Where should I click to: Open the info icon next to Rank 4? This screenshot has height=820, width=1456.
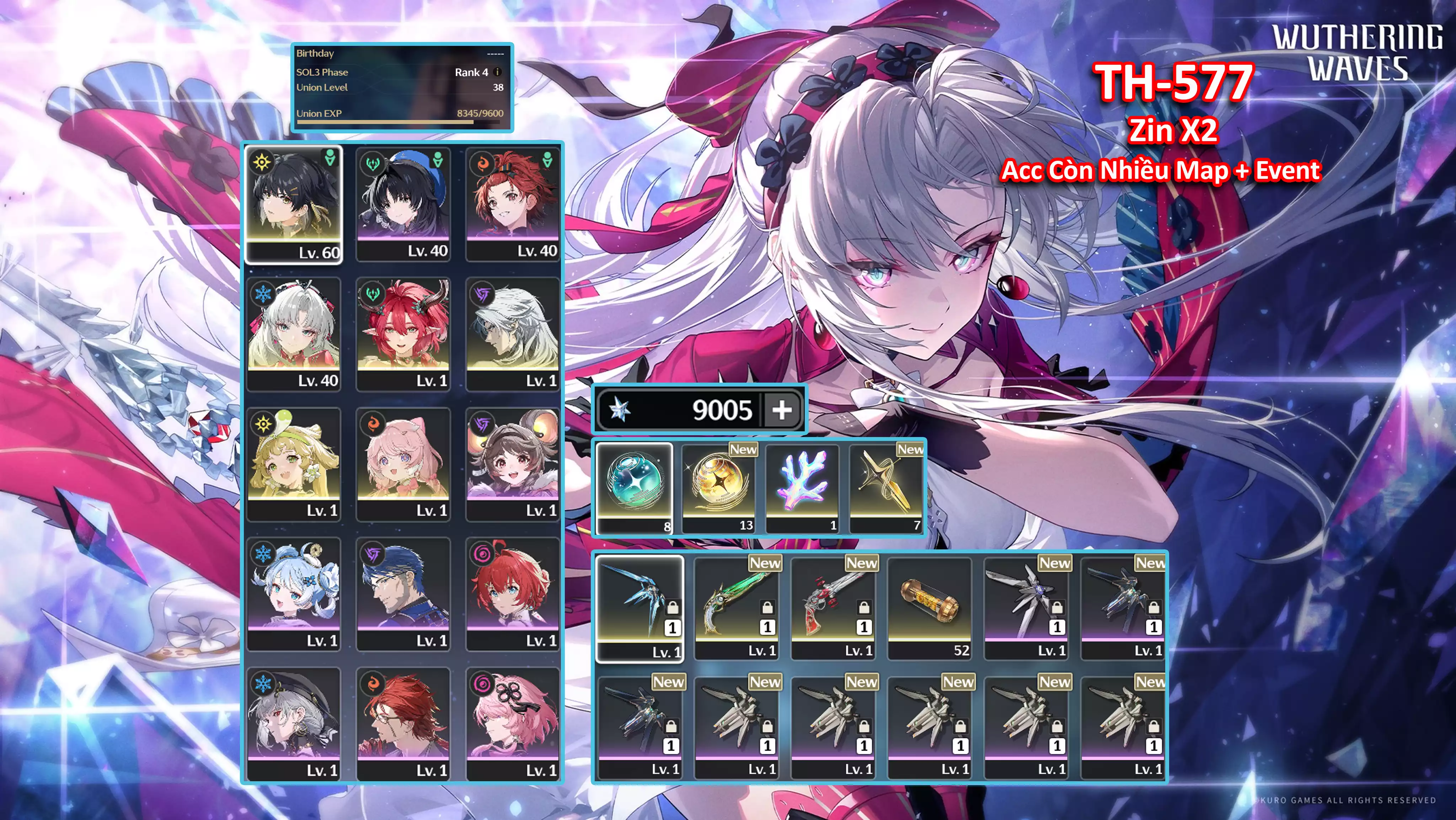[497, 73]
